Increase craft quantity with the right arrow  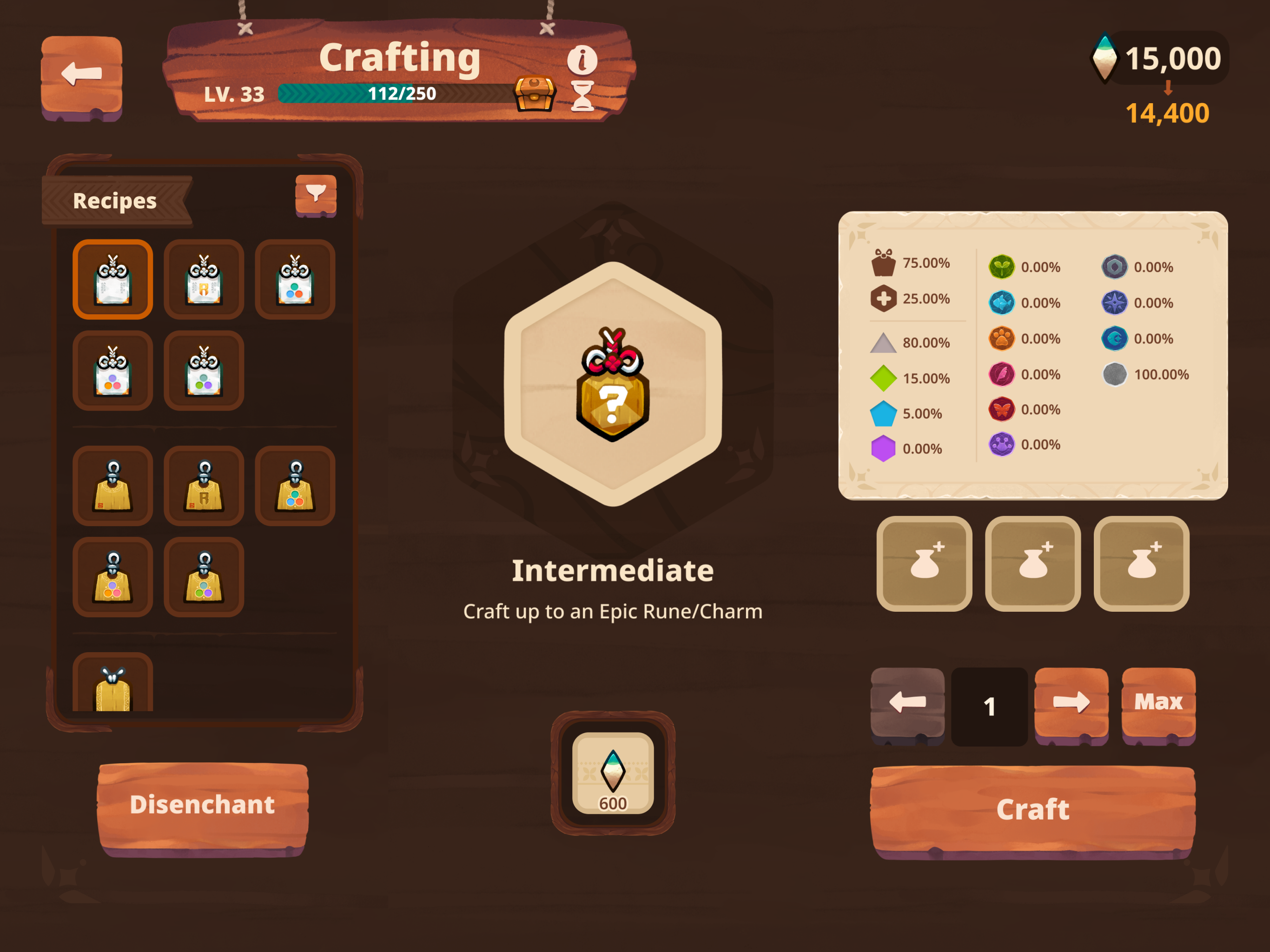[1072, 701]
